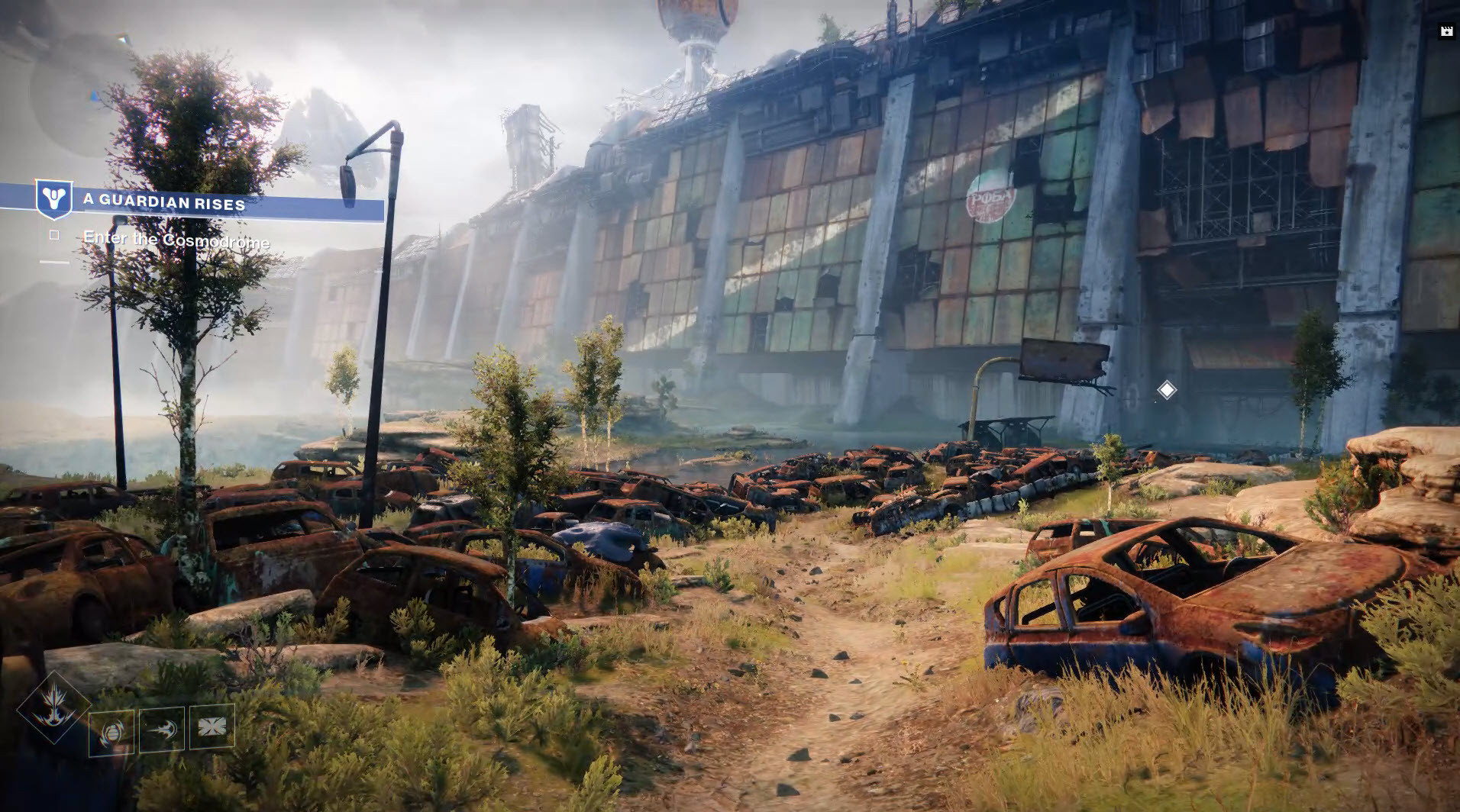Tick the Enter the Cosmodrome objective checkbox
The height and width of the screenshot is (812, 1460).
[54, 235]
